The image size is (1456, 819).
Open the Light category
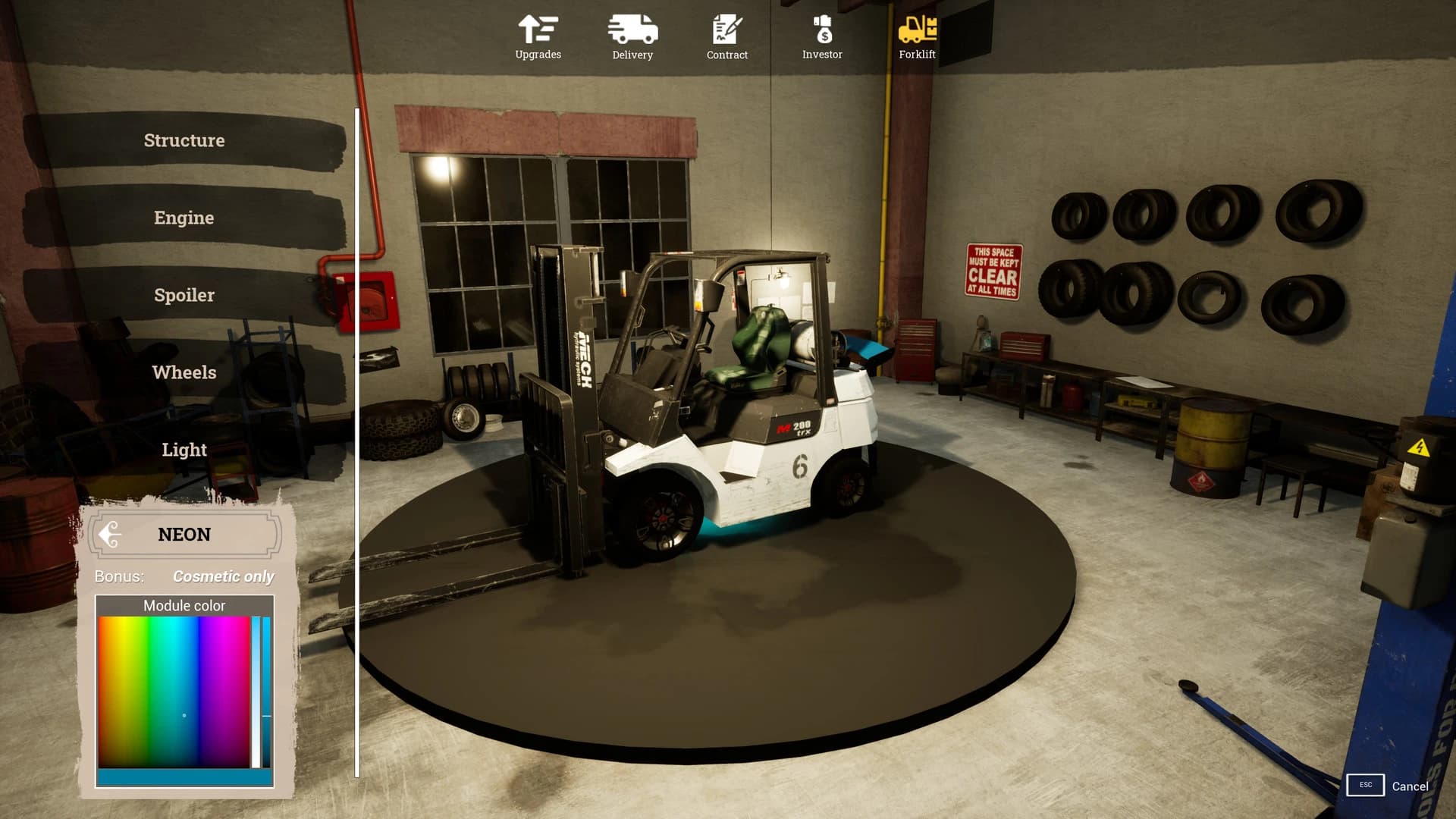tap(184, 450)
